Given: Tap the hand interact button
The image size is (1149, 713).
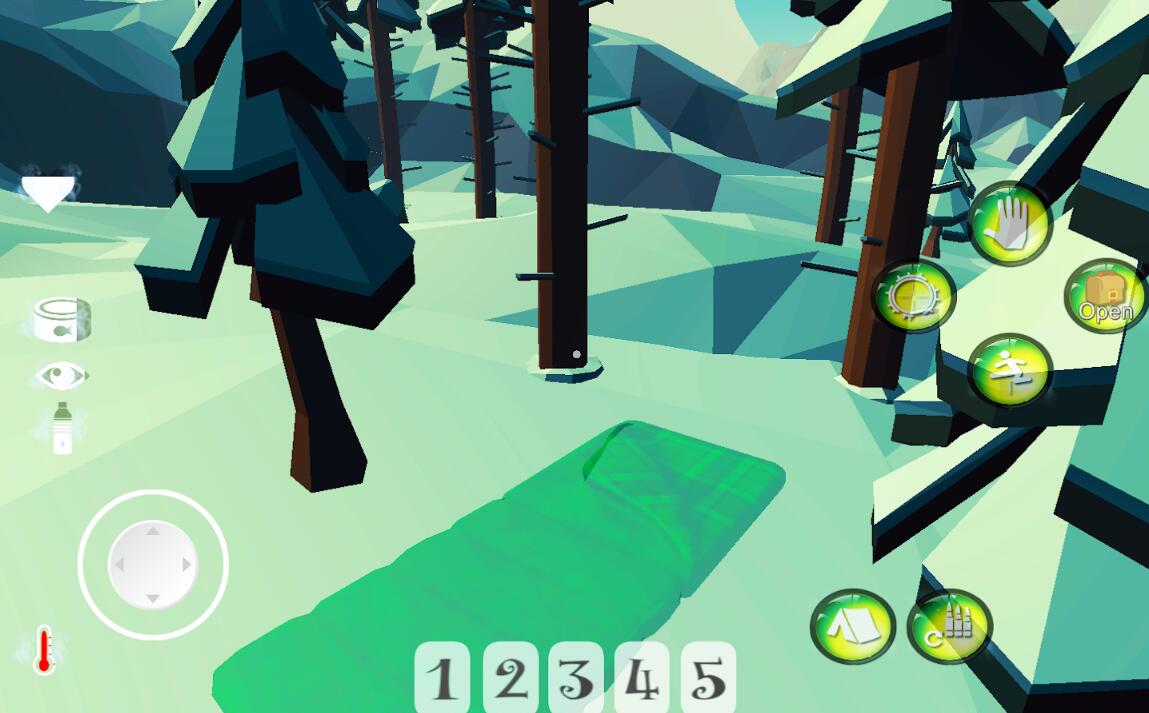Looking at the screenshot, I should (x=1010, y=223).
